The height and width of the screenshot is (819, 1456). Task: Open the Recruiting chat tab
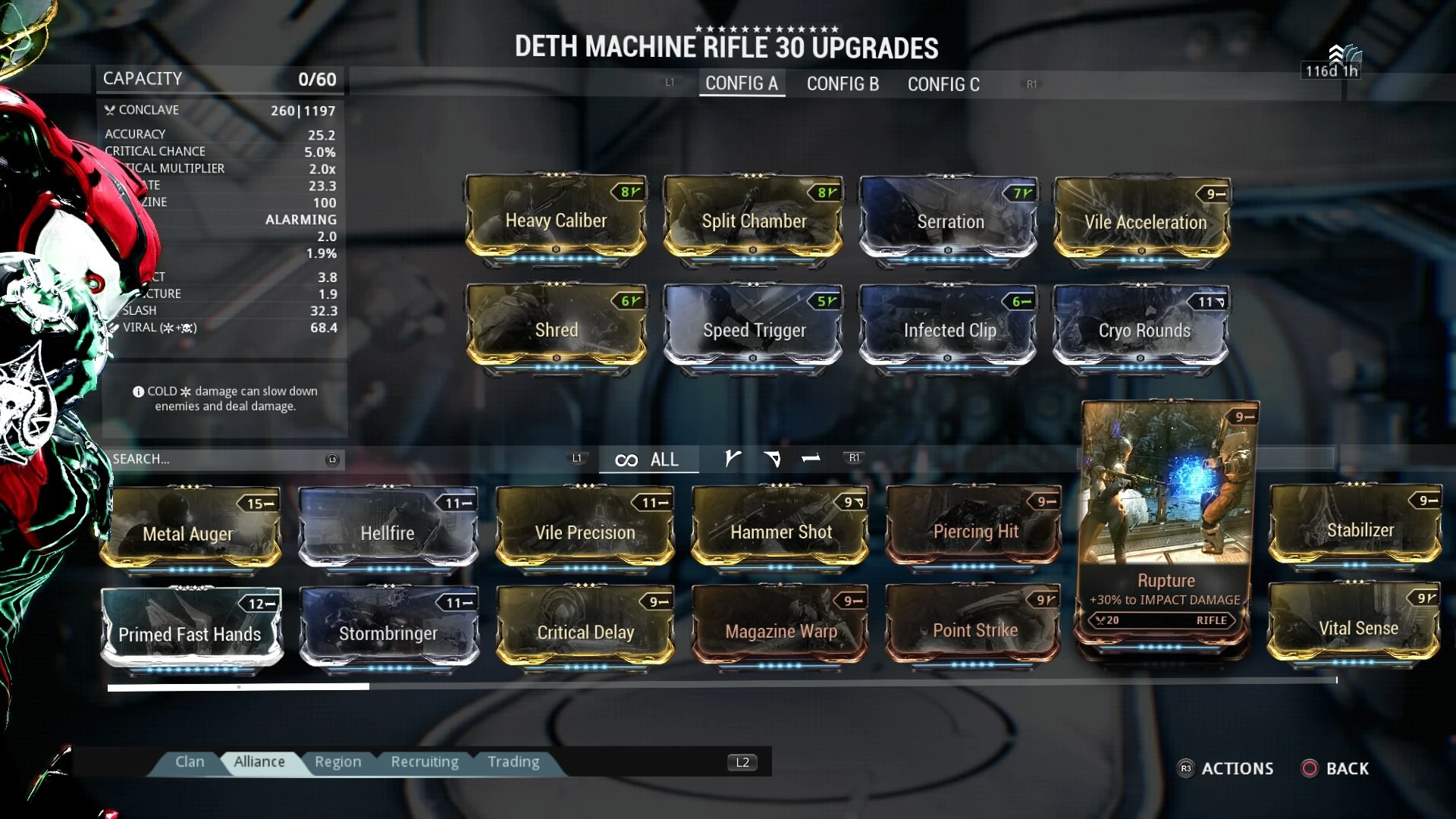(425, 761)
